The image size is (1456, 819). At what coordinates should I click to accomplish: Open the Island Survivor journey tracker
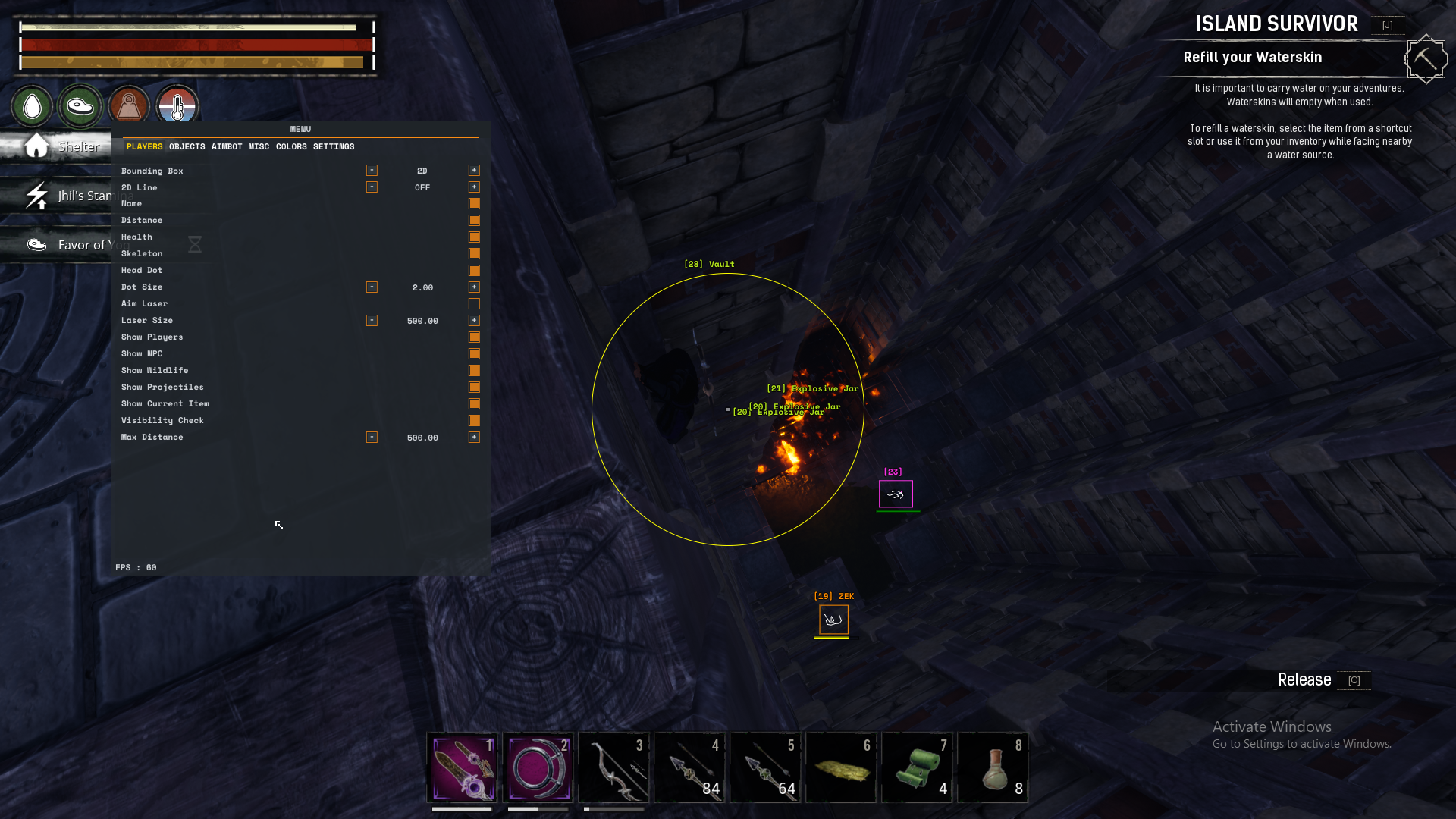point(1277,24)
